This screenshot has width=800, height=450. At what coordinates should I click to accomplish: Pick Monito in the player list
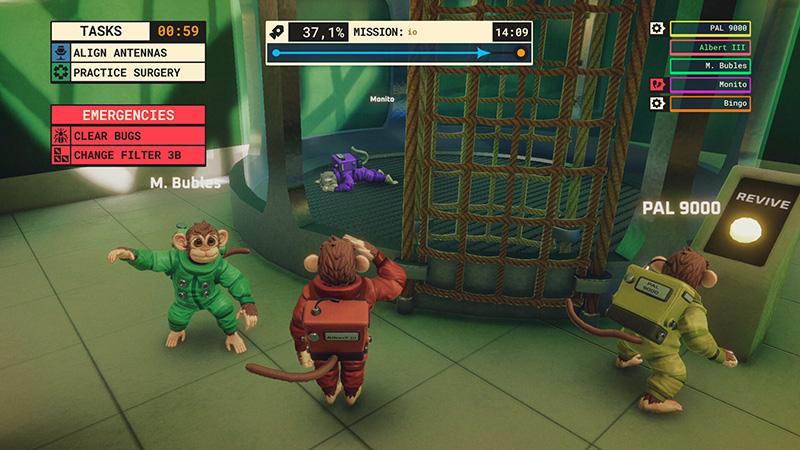click(x=709, y=85)
